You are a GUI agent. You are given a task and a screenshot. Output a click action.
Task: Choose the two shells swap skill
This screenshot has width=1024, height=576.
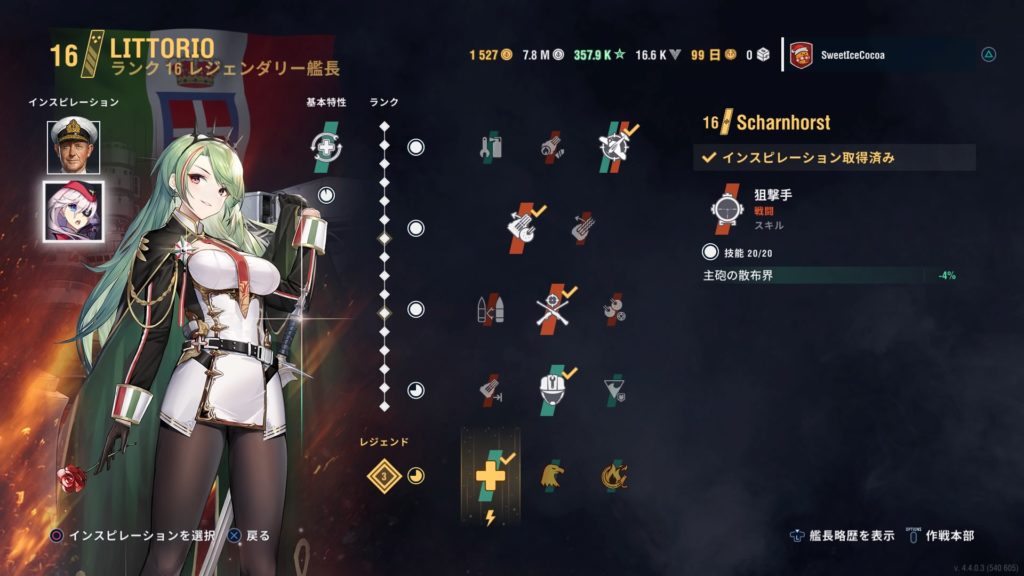click(489, 310)
